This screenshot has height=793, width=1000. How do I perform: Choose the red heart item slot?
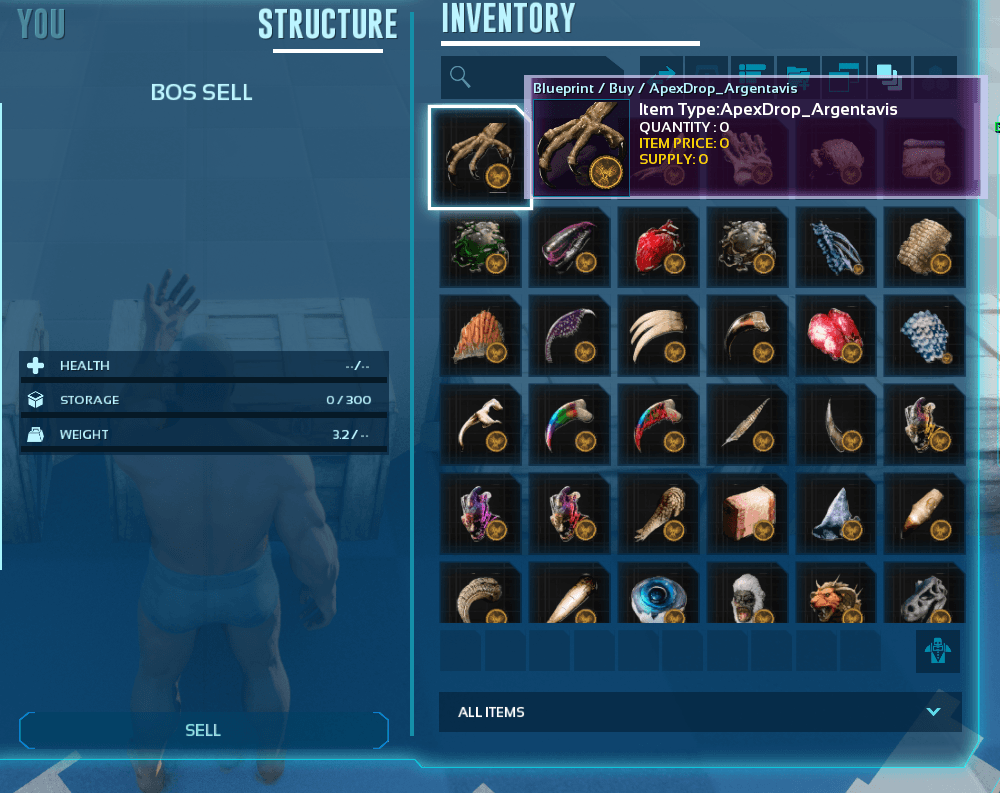[658, 247]
